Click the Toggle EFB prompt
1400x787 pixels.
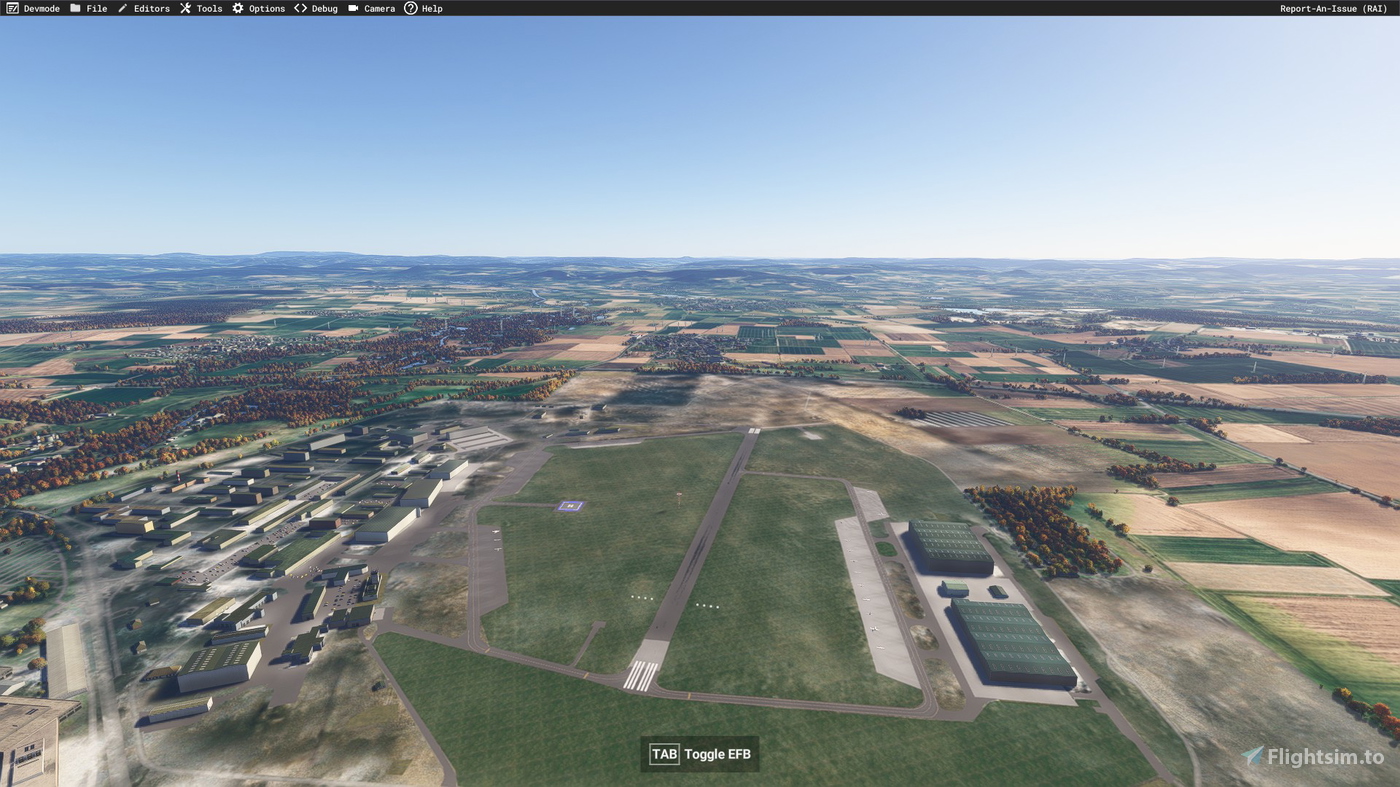coord(699,753)
